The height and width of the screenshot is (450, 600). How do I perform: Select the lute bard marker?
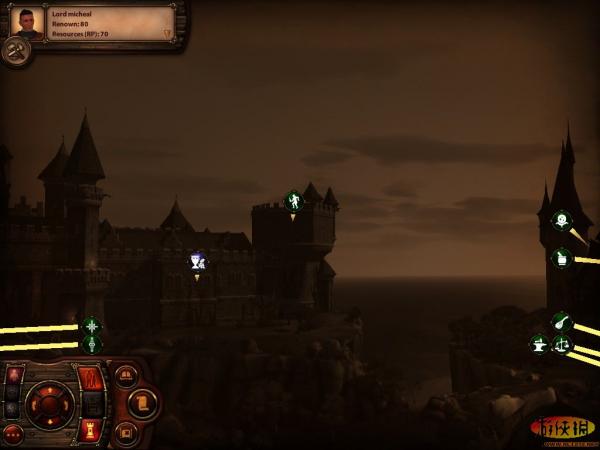click(x=562, y=322)
